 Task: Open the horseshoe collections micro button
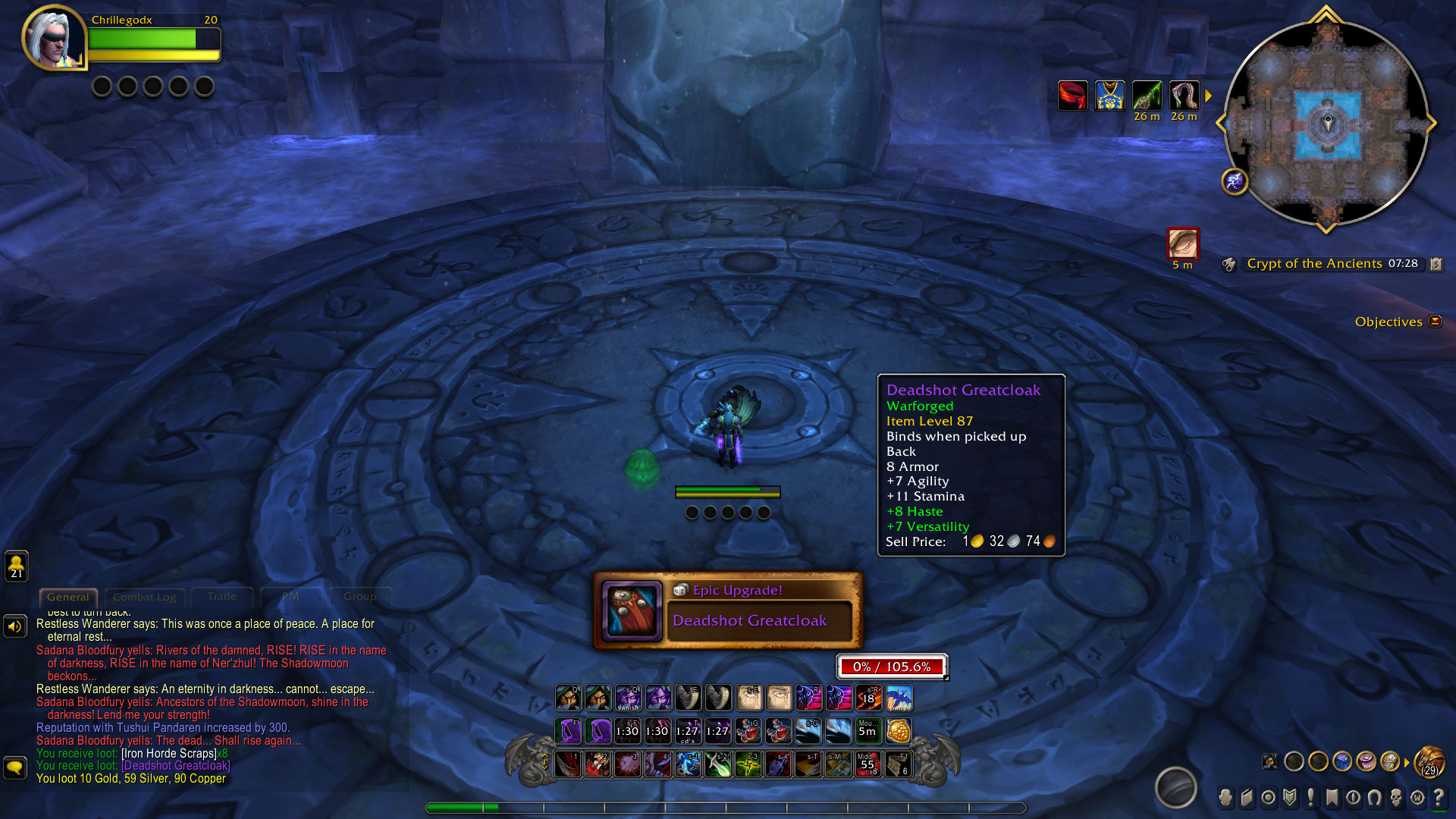[x=1374, y=798]
